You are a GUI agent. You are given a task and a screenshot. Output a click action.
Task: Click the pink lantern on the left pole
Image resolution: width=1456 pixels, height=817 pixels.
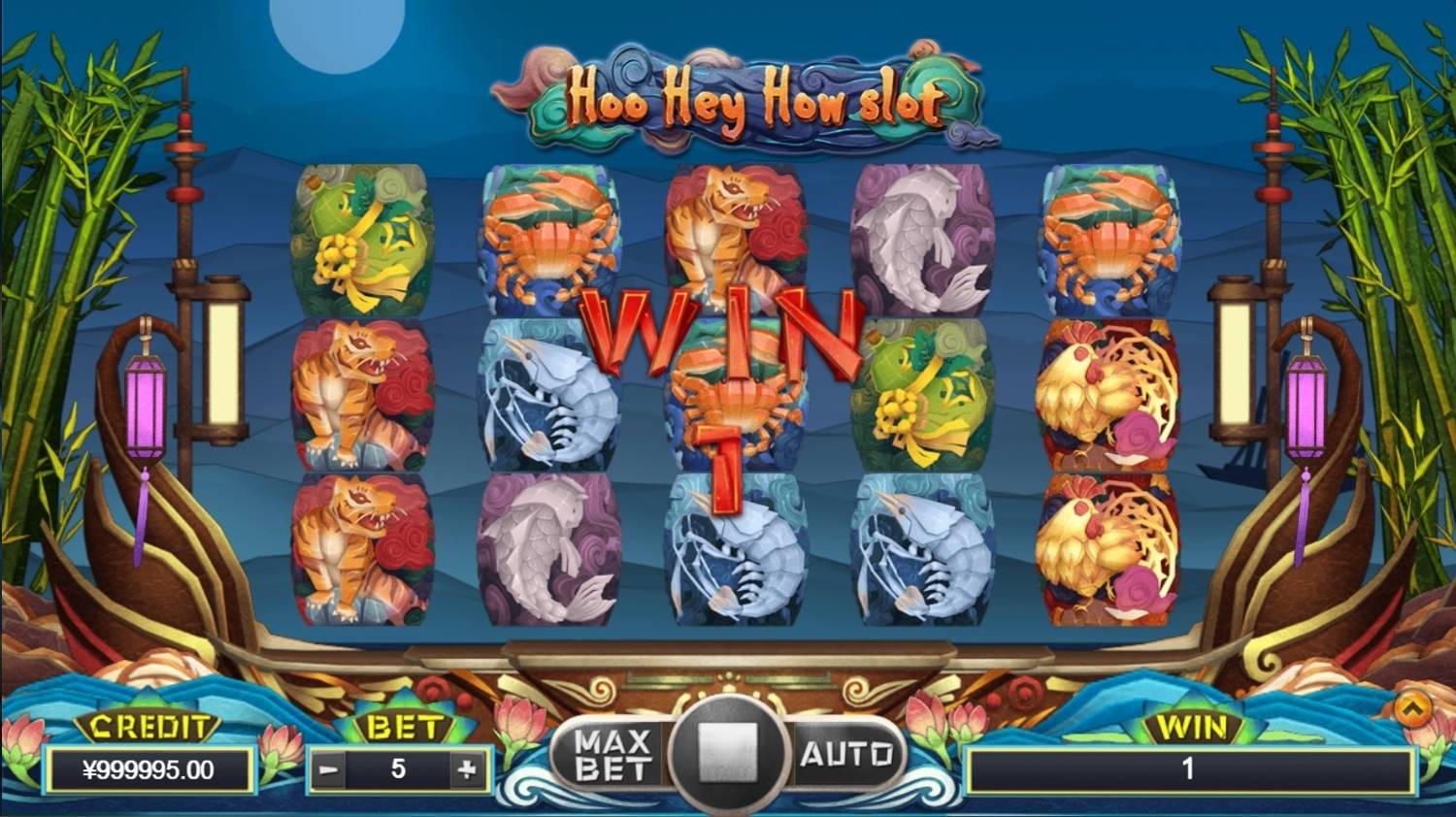146,408
